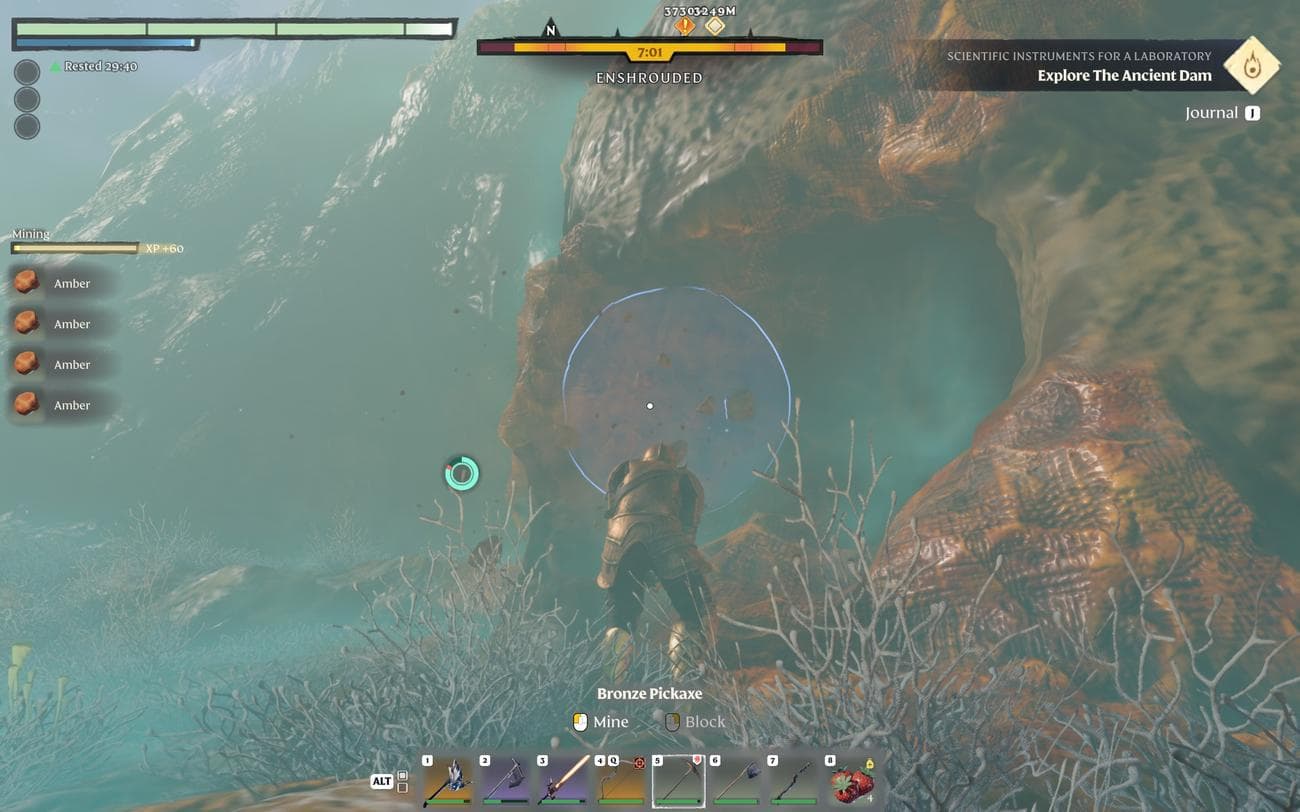Choose the glowing sword in slot 3
Image resolution: width=1300 pixels, height=812 pixels.
pyautogui.click(x=563, y=782)
